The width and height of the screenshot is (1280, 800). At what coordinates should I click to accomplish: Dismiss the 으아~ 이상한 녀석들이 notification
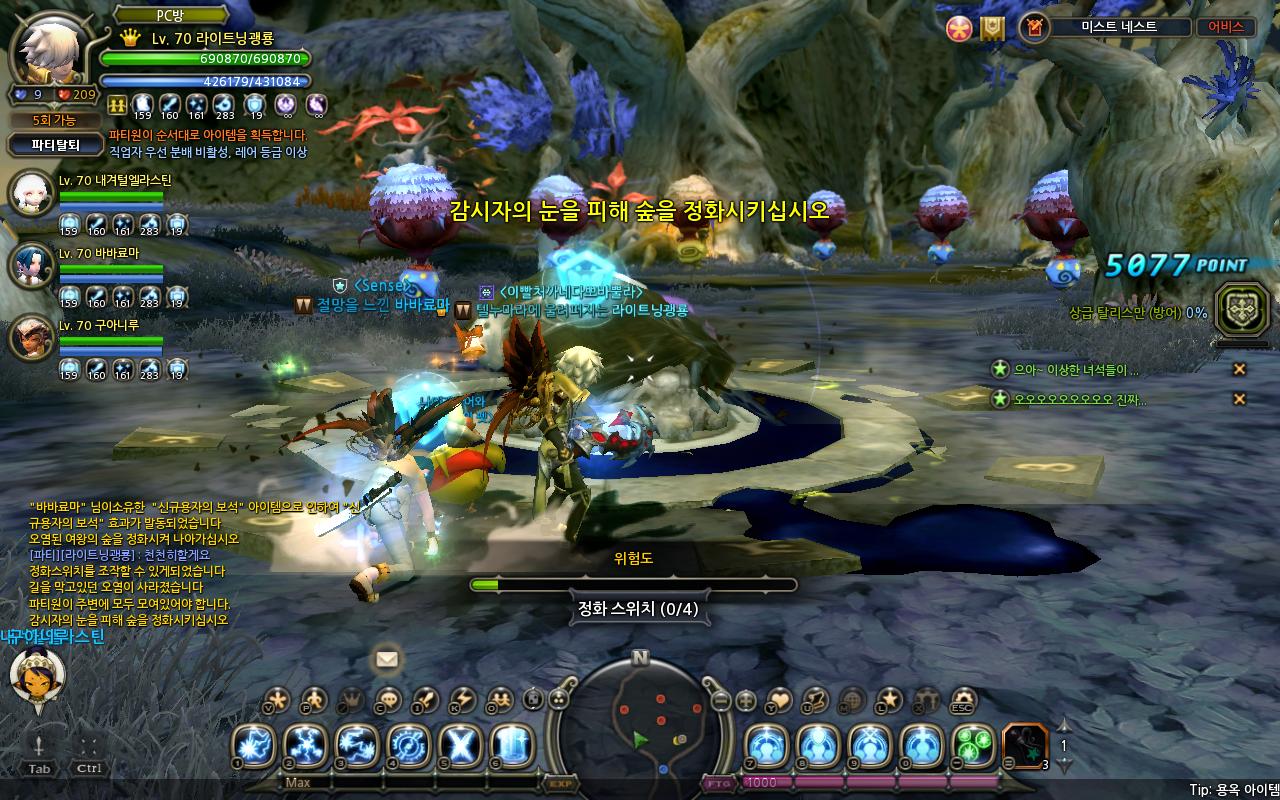1239,369
